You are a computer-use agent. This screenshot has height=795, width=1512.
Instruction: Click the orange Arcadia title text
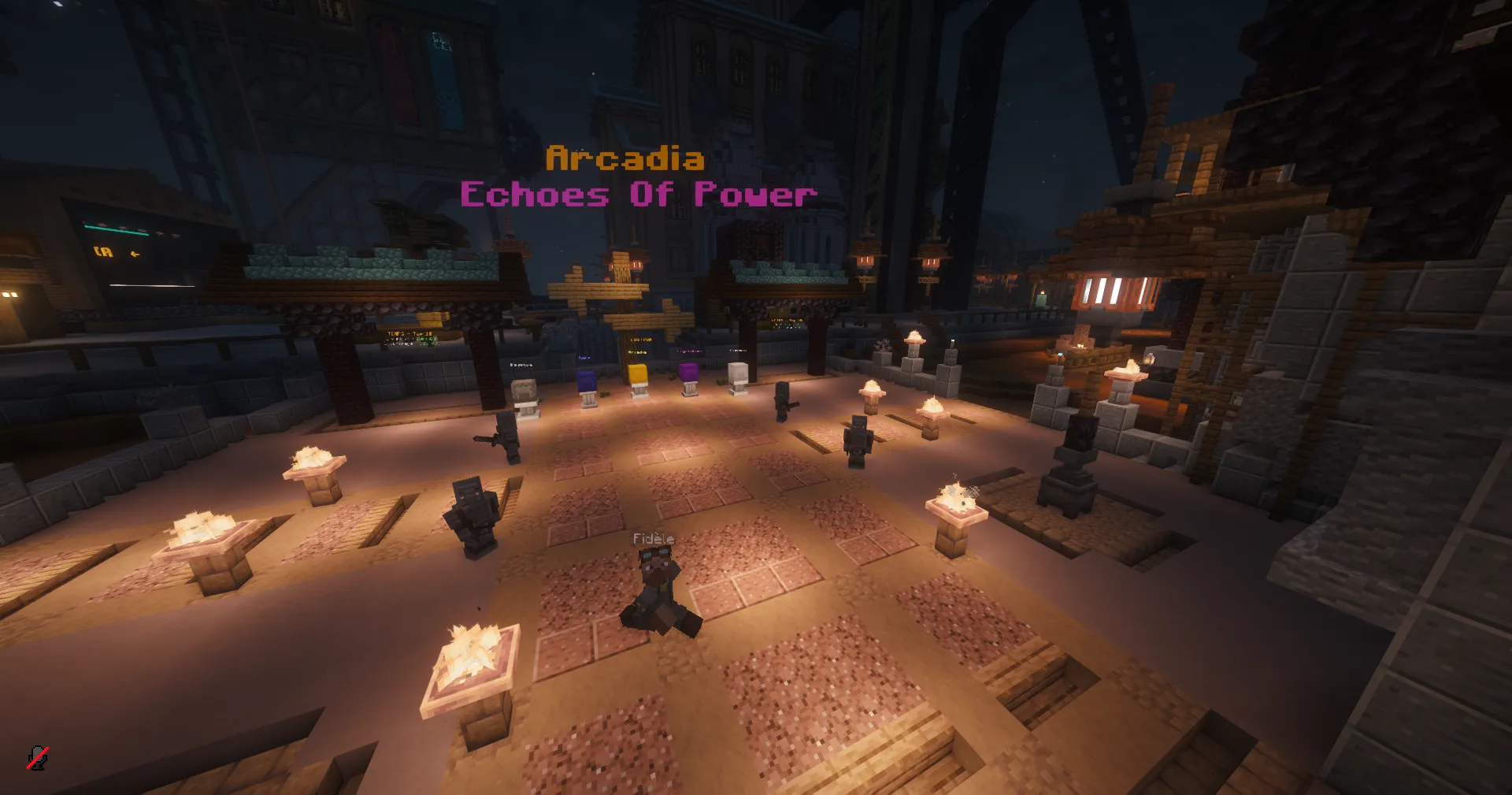(x=626, y=160)
